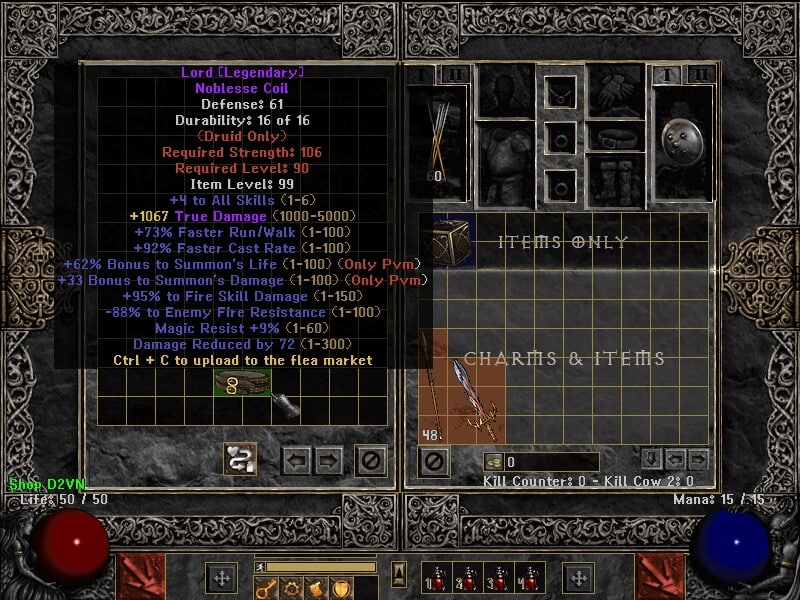Screen dimensions: 800x600
Task: Go to the next stash page
Action: pyautogui.click(x=329, y=460)
